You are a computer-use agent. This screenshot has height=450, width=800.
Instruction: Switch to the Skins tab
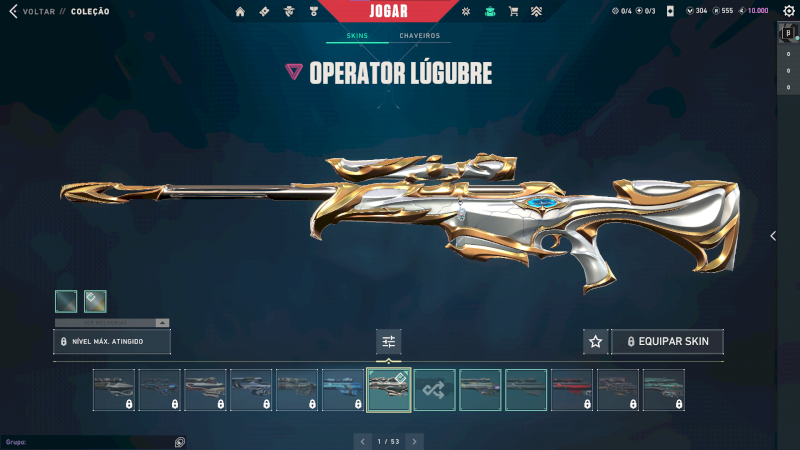357,36
